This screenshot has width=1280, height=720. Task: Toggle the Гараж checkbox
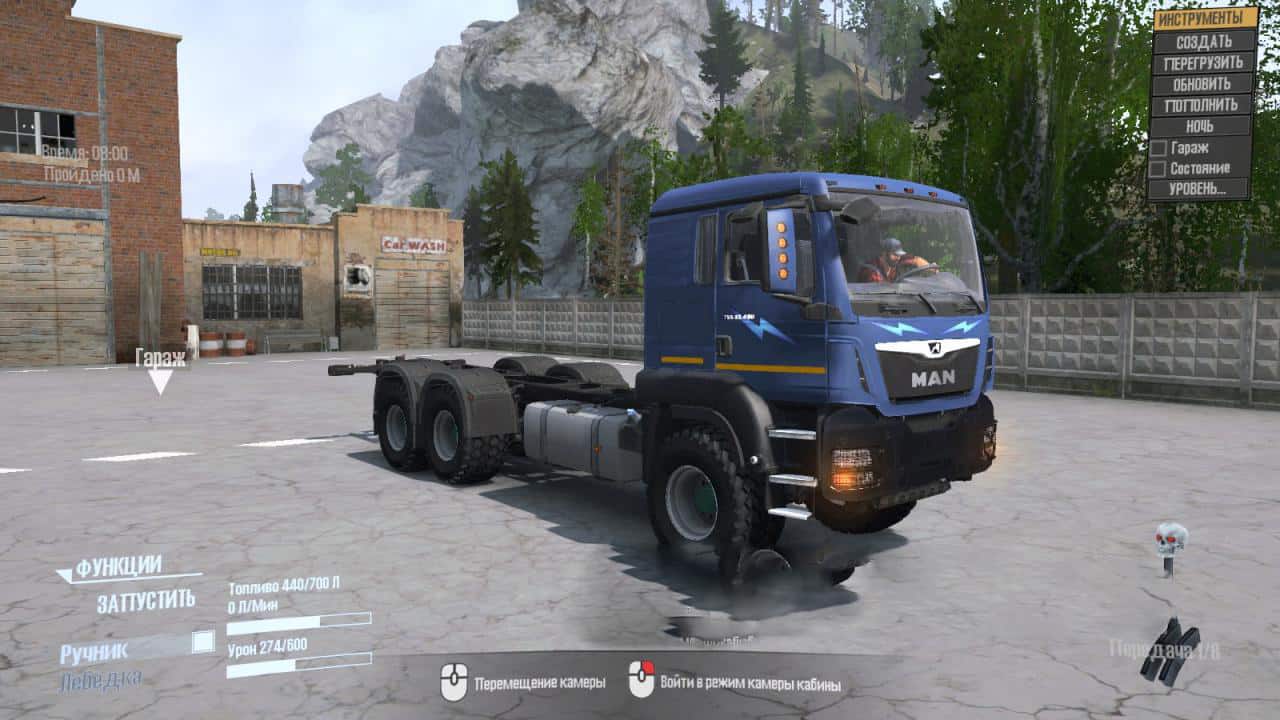[x=1158, y=148]
